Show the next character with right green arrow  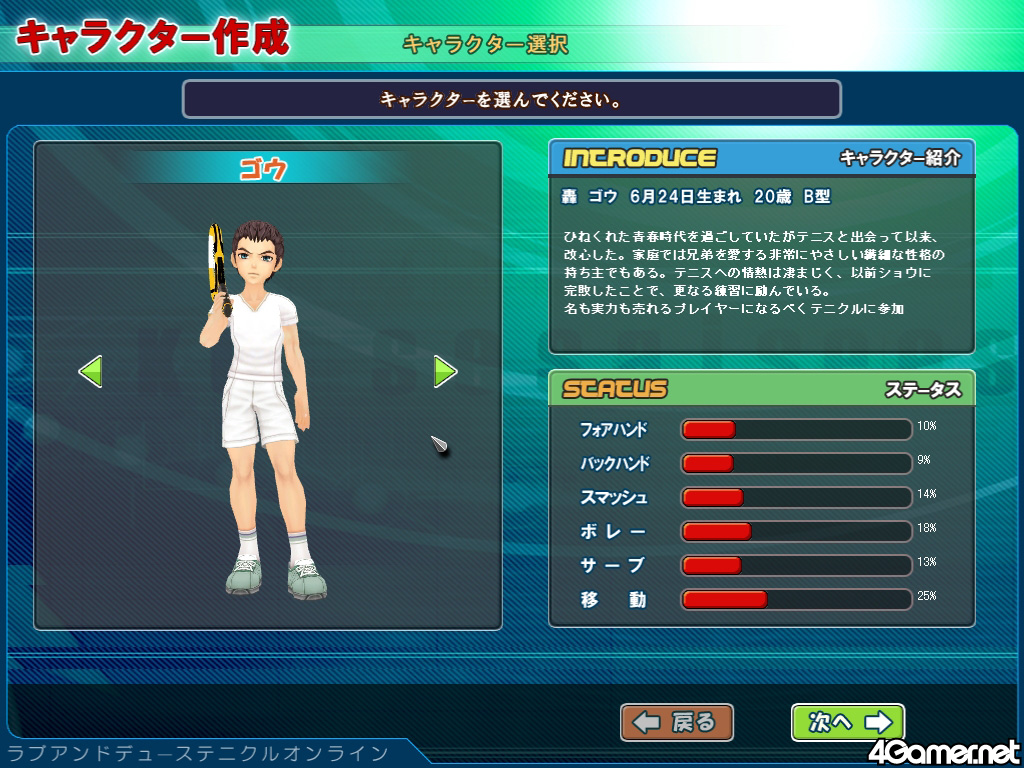click(445, 372)
